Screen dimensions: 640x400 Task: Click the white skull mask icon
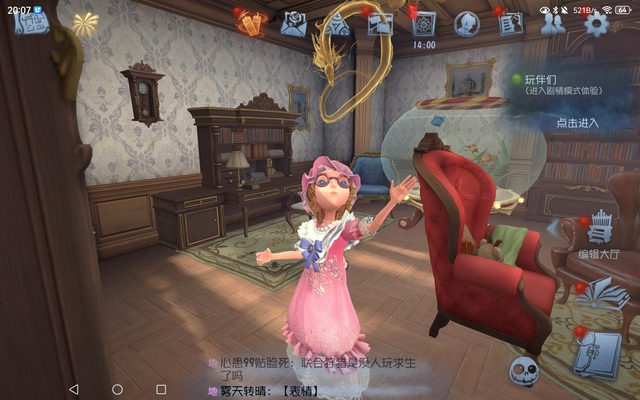pos(524,373)
